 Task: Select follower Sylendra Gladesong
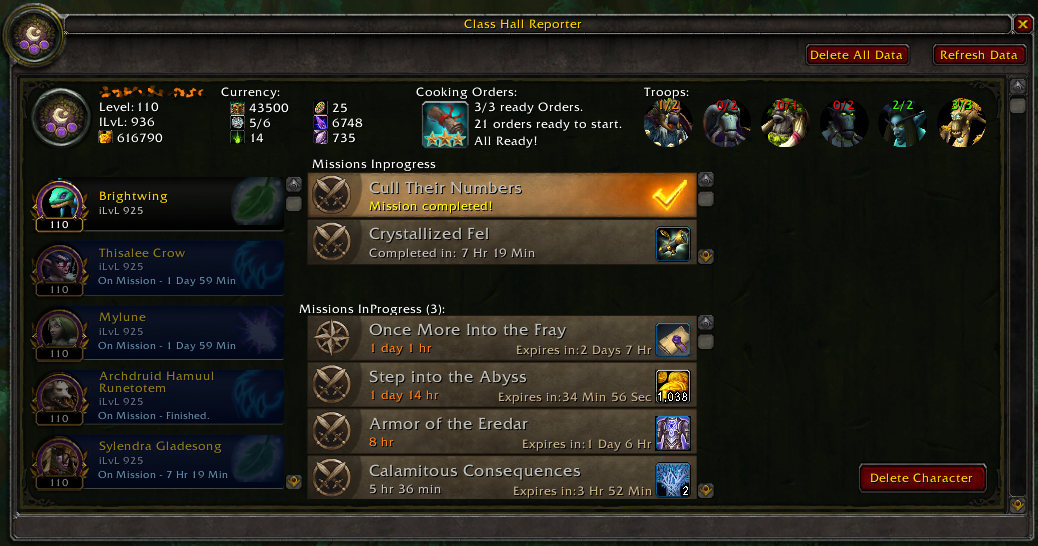(x=158, y=461)
